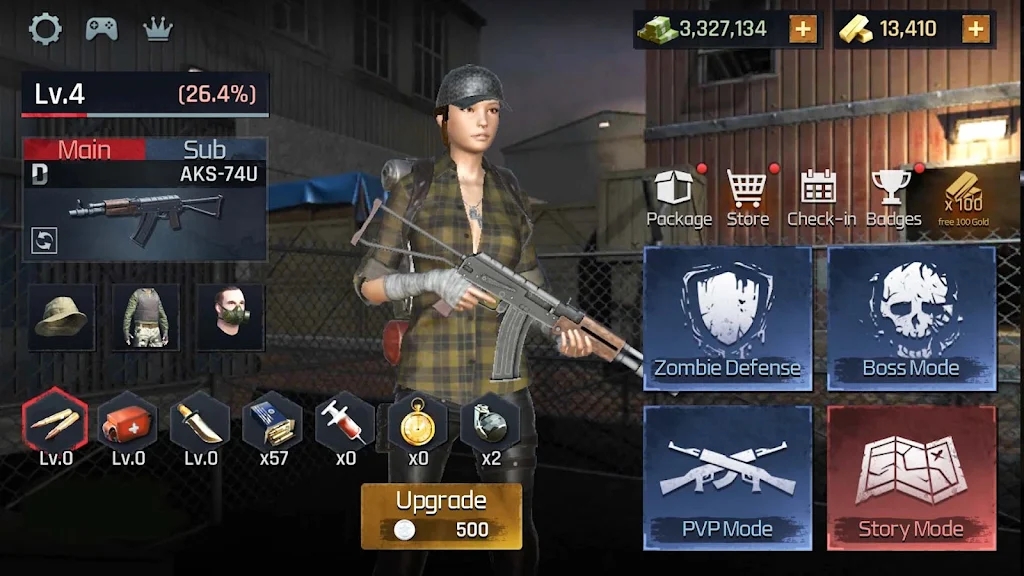Swap the AKS-74U with the refresh icon
This screenshot has height=576, width=1024.
coord(45,240)
